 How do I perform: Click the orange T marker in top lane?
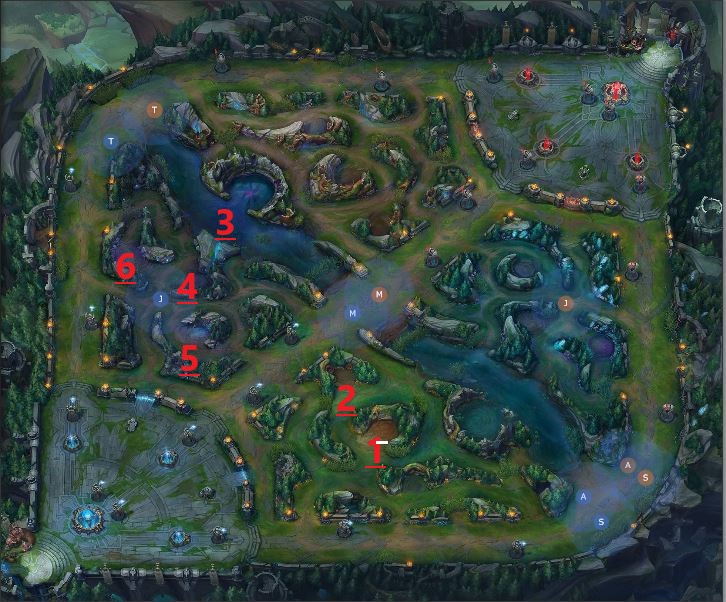(153, 108)
